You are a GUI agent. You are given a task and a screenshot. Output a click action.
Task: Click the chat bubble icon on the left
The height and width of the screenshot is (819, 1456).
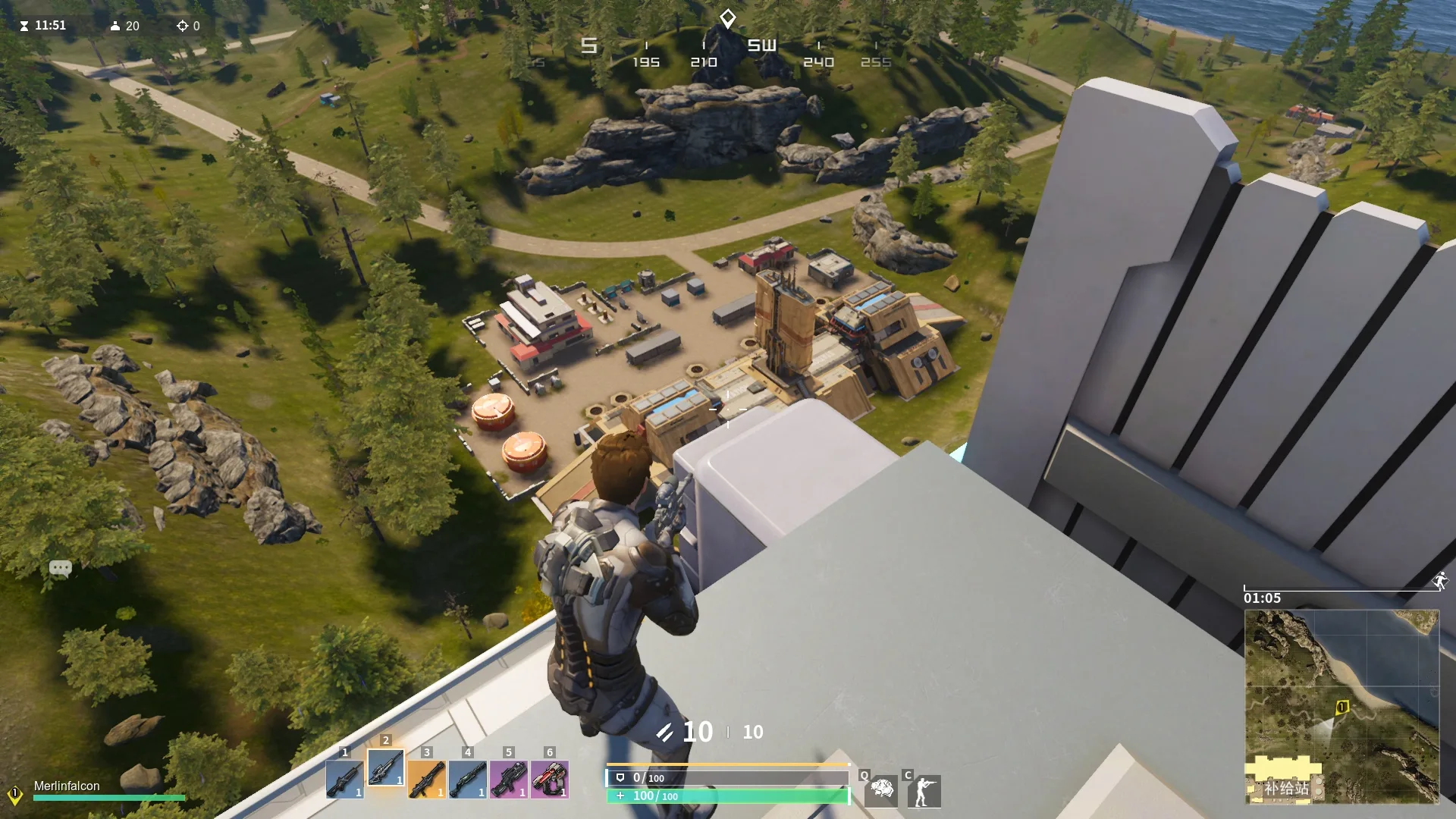[61, 568]
